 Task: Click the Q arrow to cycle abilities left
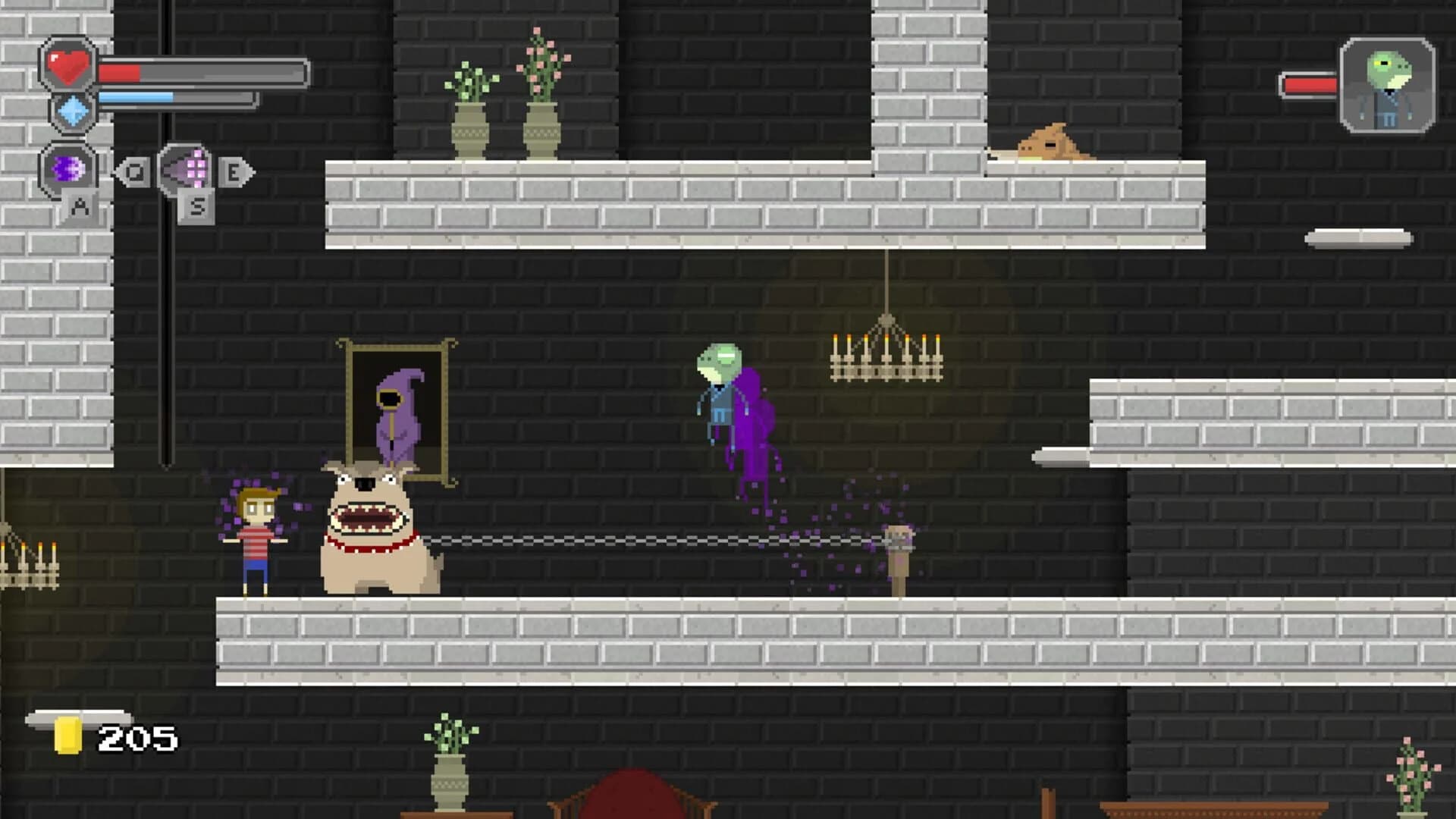(x=136, y=171)
